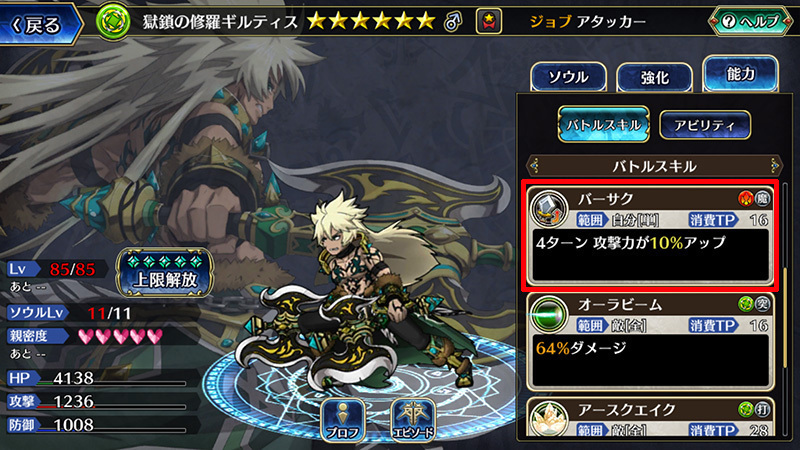Image resolution: width=800 pixels, height=450 pixels.
Task: Show the アビリティ list
Action: [x=704, y=124]
